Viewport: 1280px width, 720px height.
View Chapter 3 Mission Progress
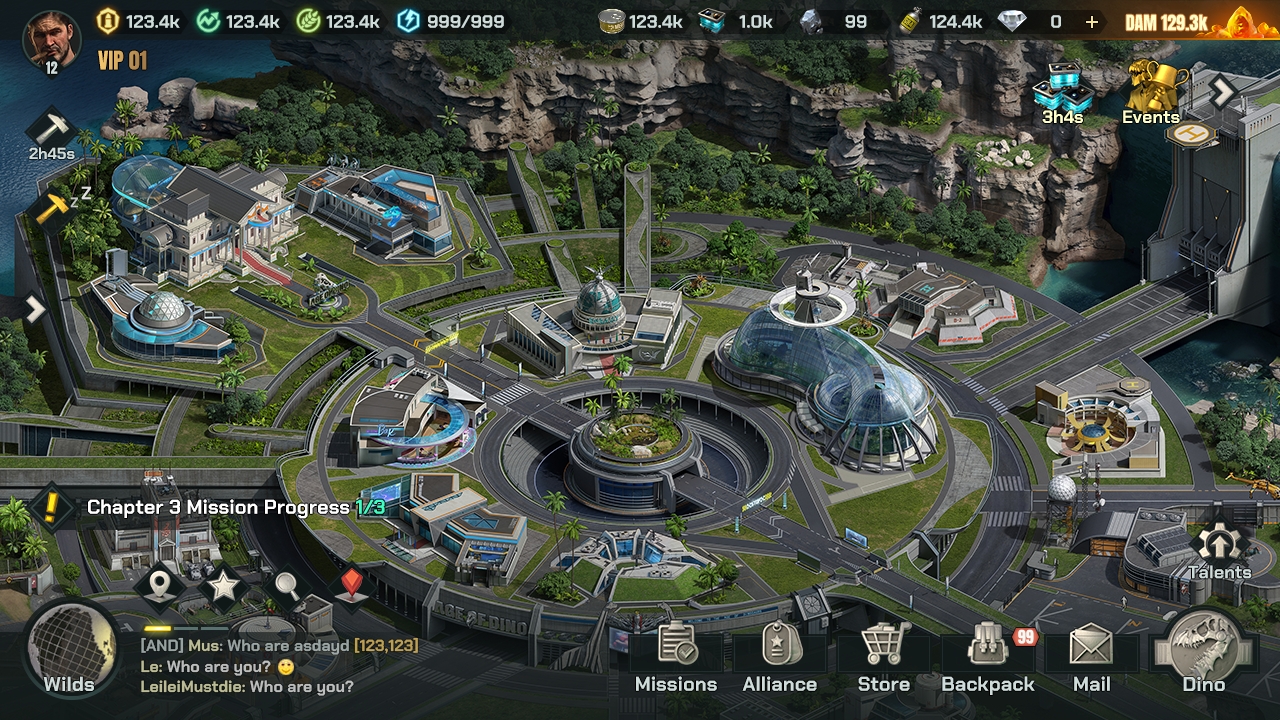[x=235, y=508]
